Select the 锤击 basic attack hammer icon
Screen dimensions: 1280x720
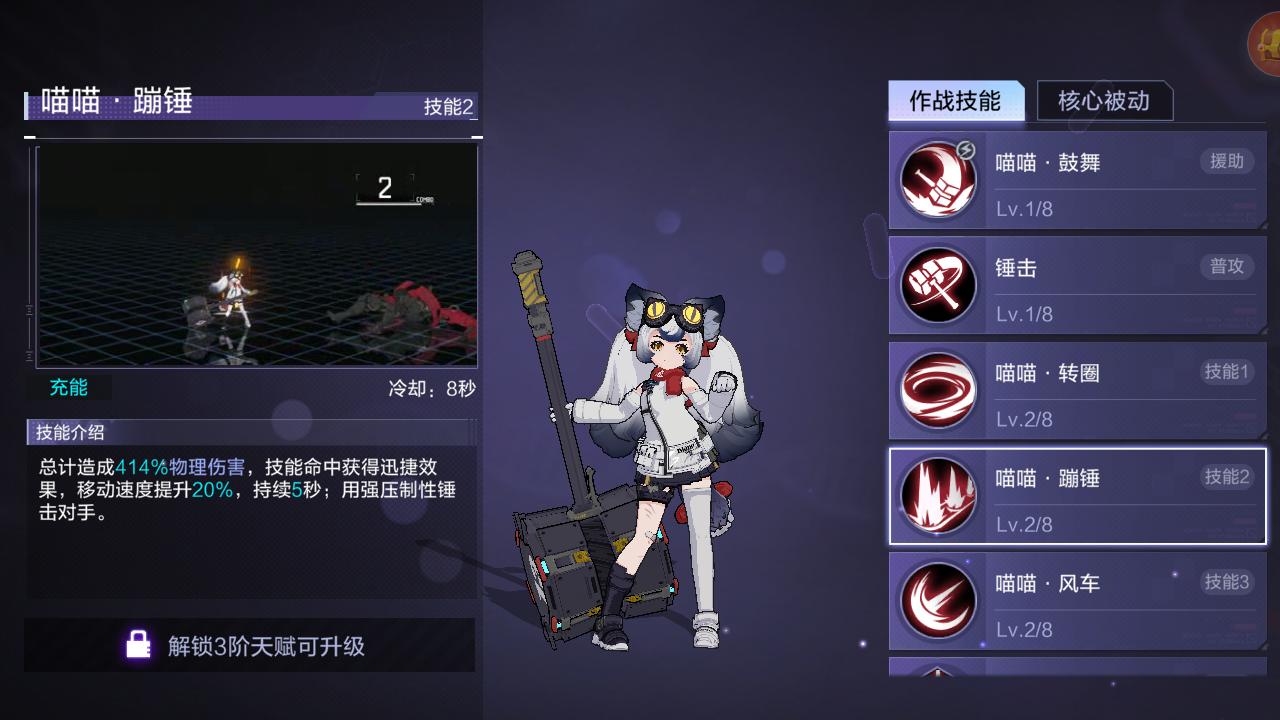pos(938,285)
